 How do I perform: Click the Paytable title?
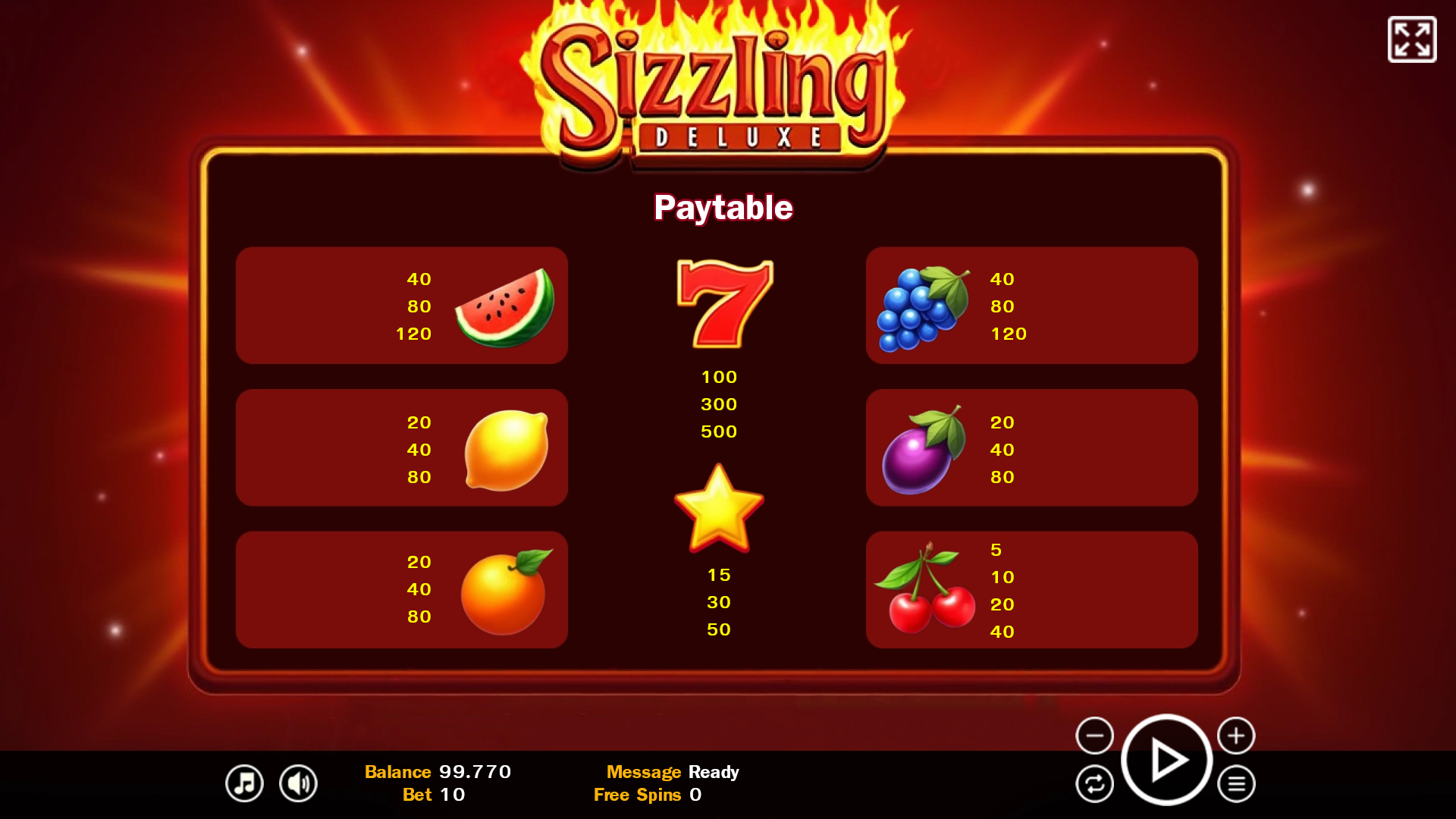(724, 207)
